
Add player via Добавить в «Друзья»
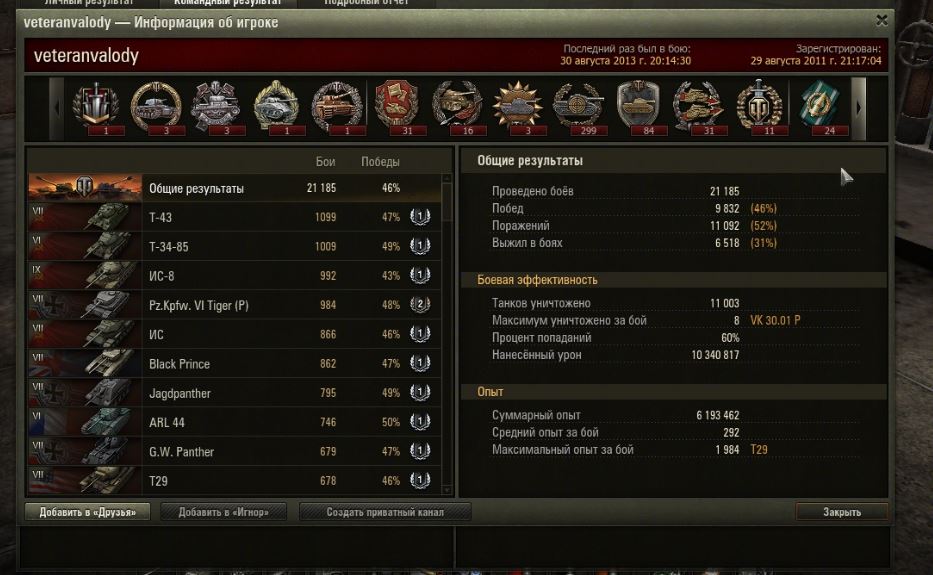pos(88,512)
